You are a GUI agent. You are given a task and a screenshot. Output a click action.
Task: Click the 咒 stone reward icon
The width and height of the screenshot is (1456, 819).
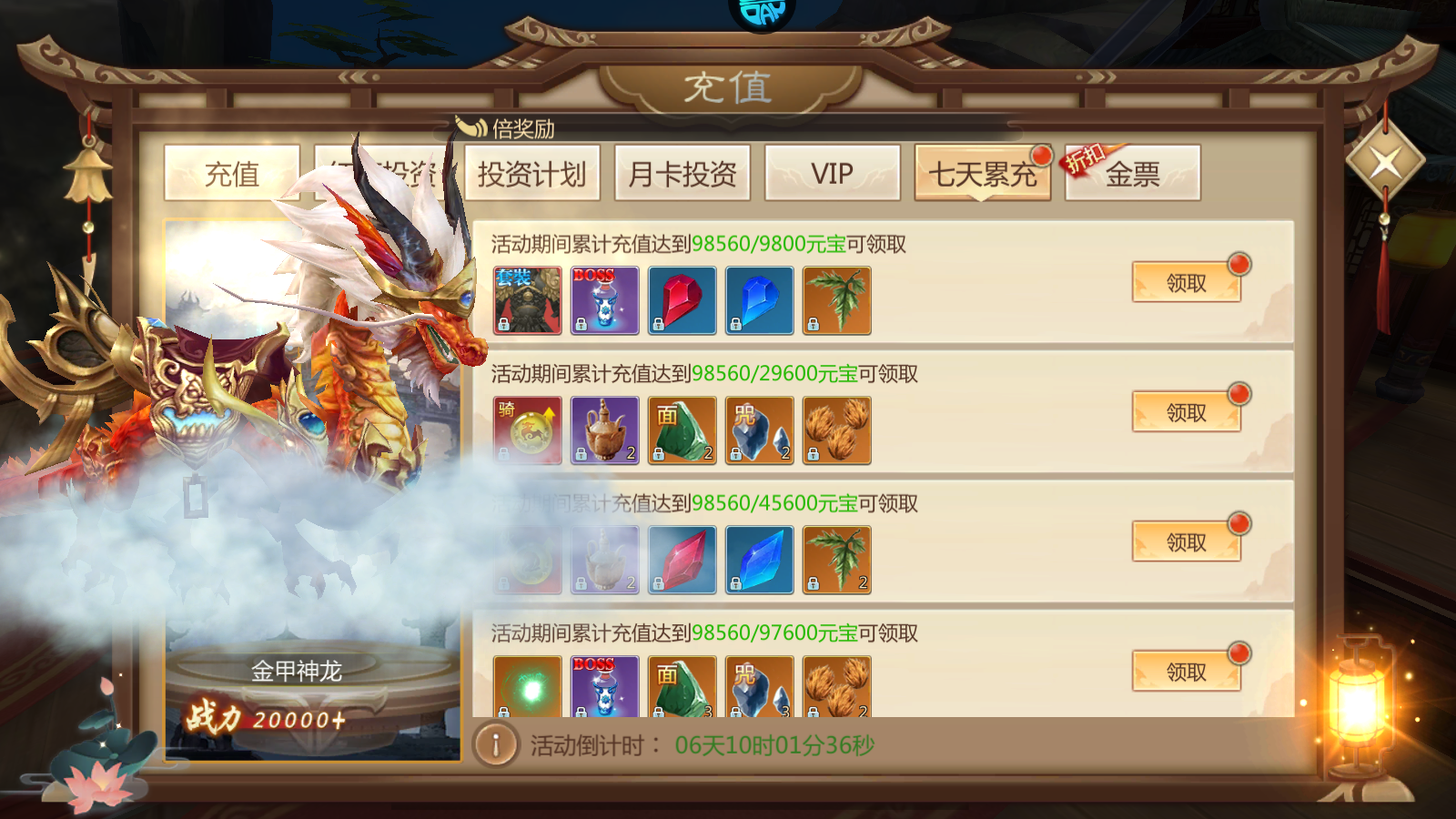click(758, 430)
